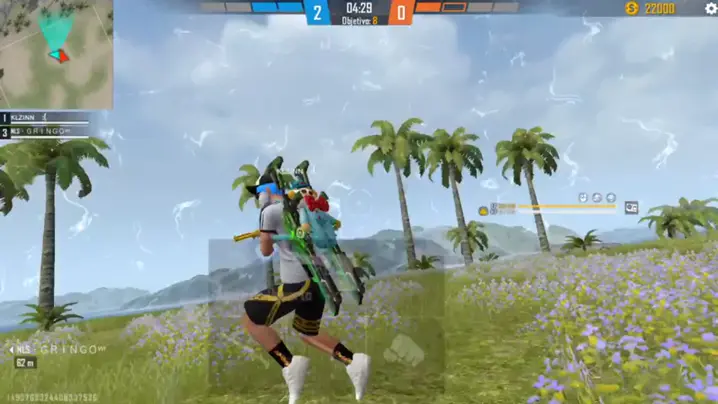This screenshot has width=718, height=404.
Task: Open the gold coin shop balance
Action: (x=651, y=8)
